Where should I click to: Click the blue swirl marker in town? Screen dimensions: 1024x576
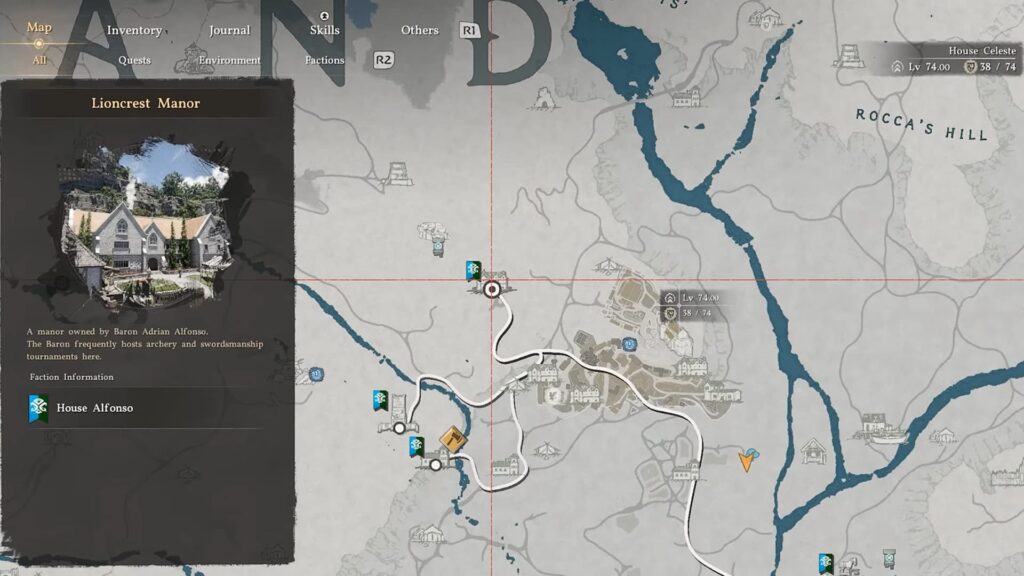coord(630,343)
